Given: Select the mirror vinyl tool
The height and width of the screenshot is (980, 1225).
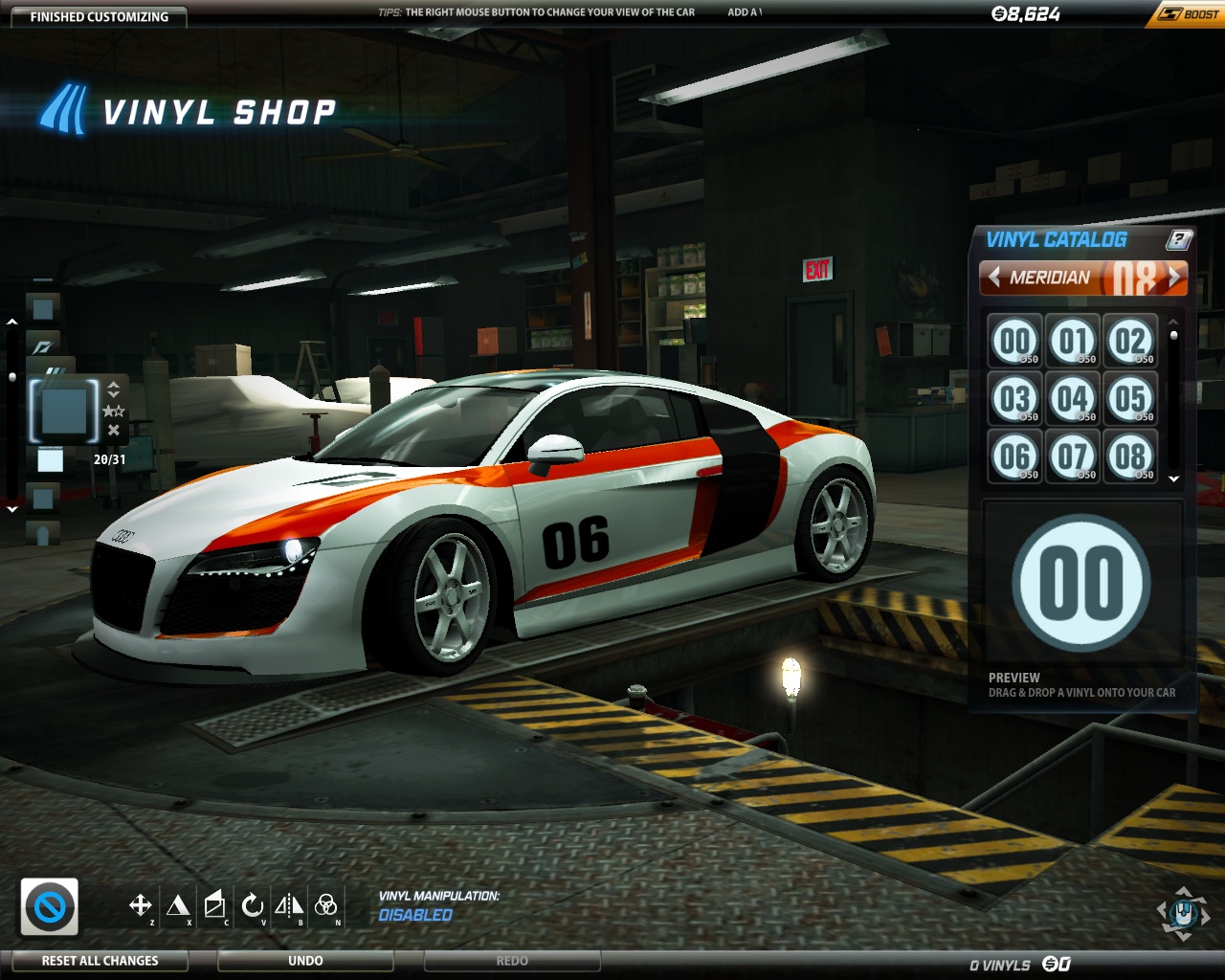Looking at the screenshot, I should tap(289, 904).
